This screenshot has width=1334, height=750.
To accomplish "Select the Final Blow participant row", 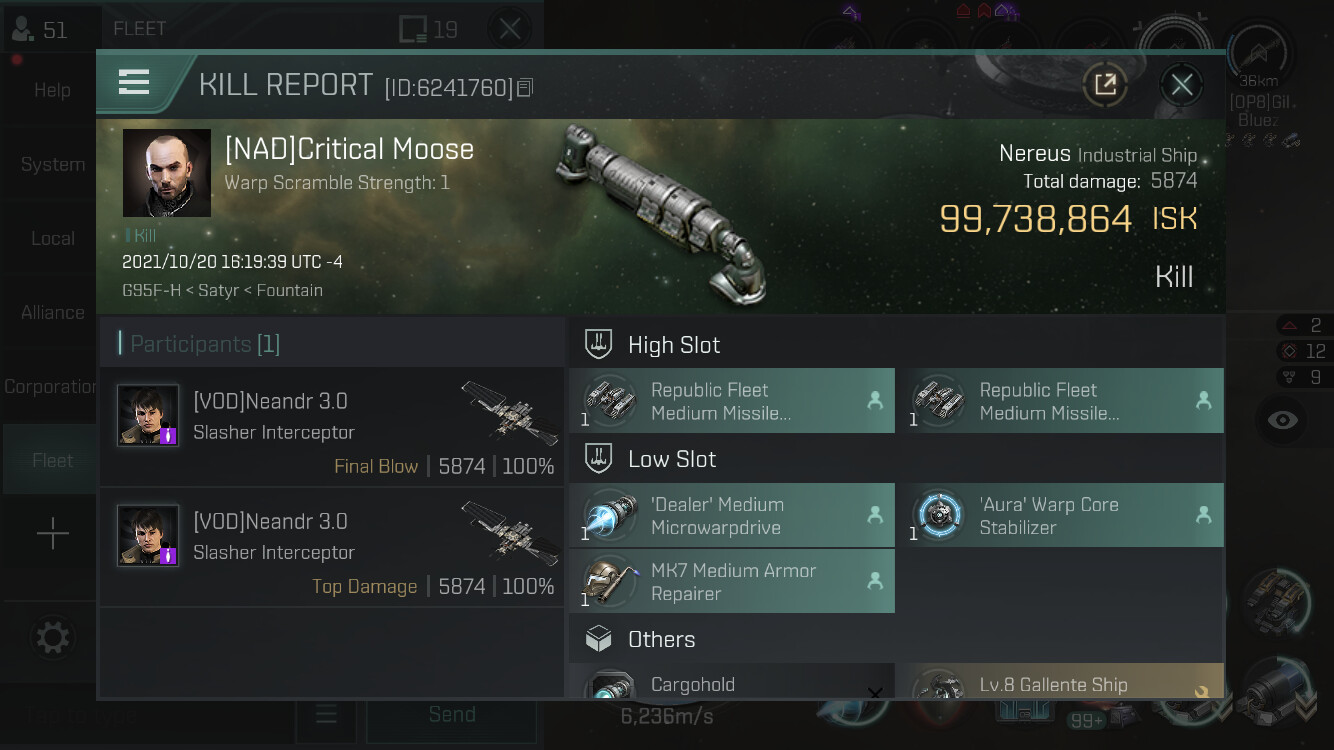I will [x=331, y=427].
